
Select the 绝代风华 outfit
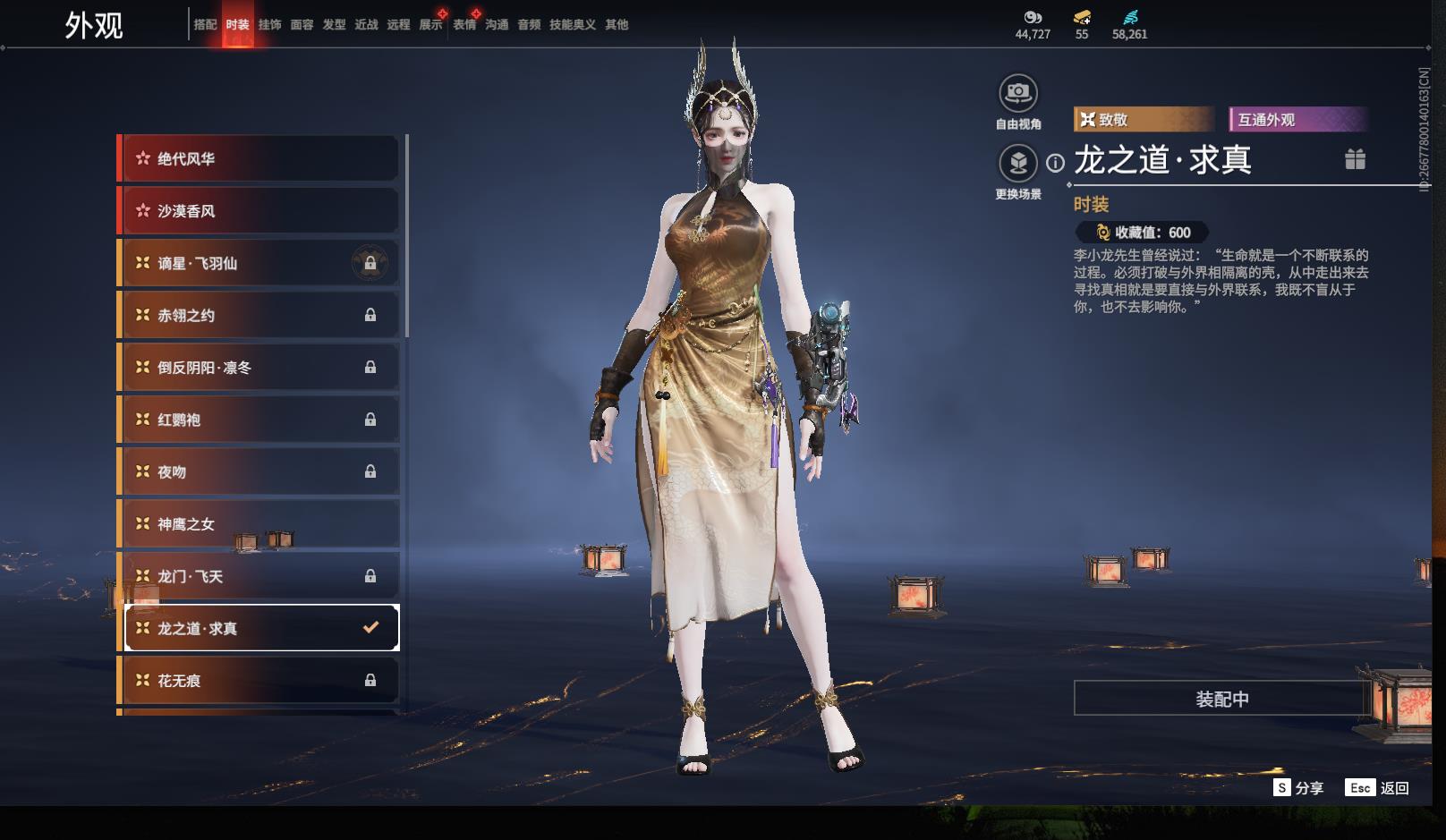(x=259, y=159)
